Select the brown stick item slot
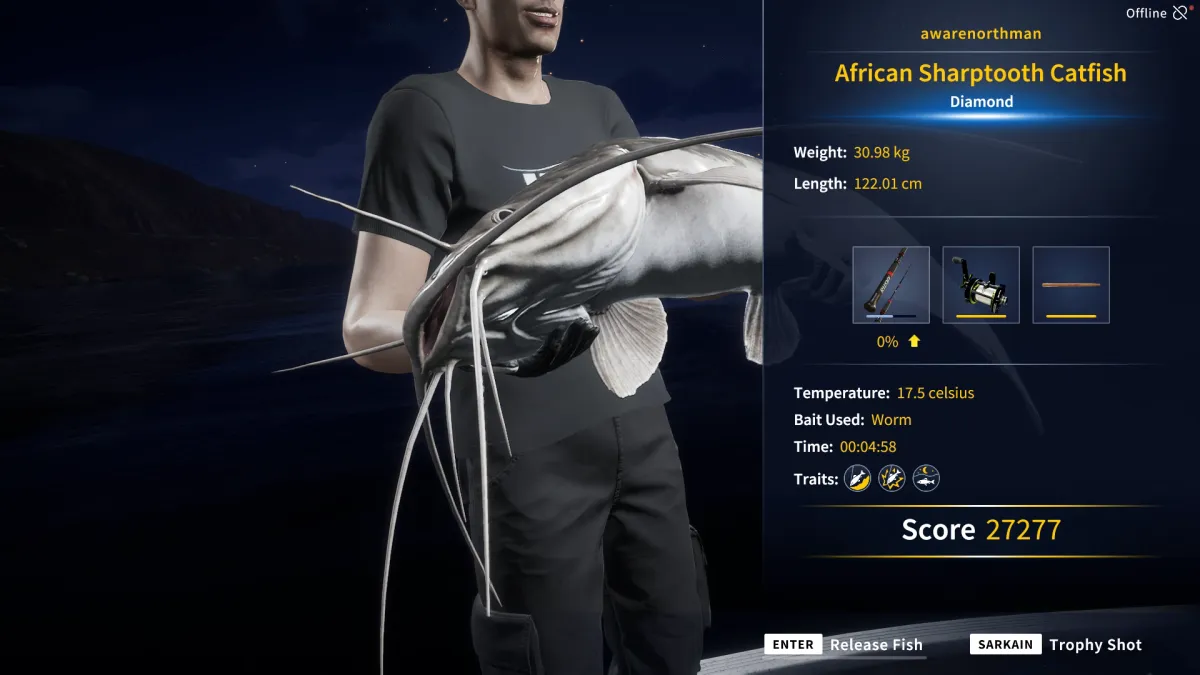1200x675 pixels. click(x=1071, y=285)
